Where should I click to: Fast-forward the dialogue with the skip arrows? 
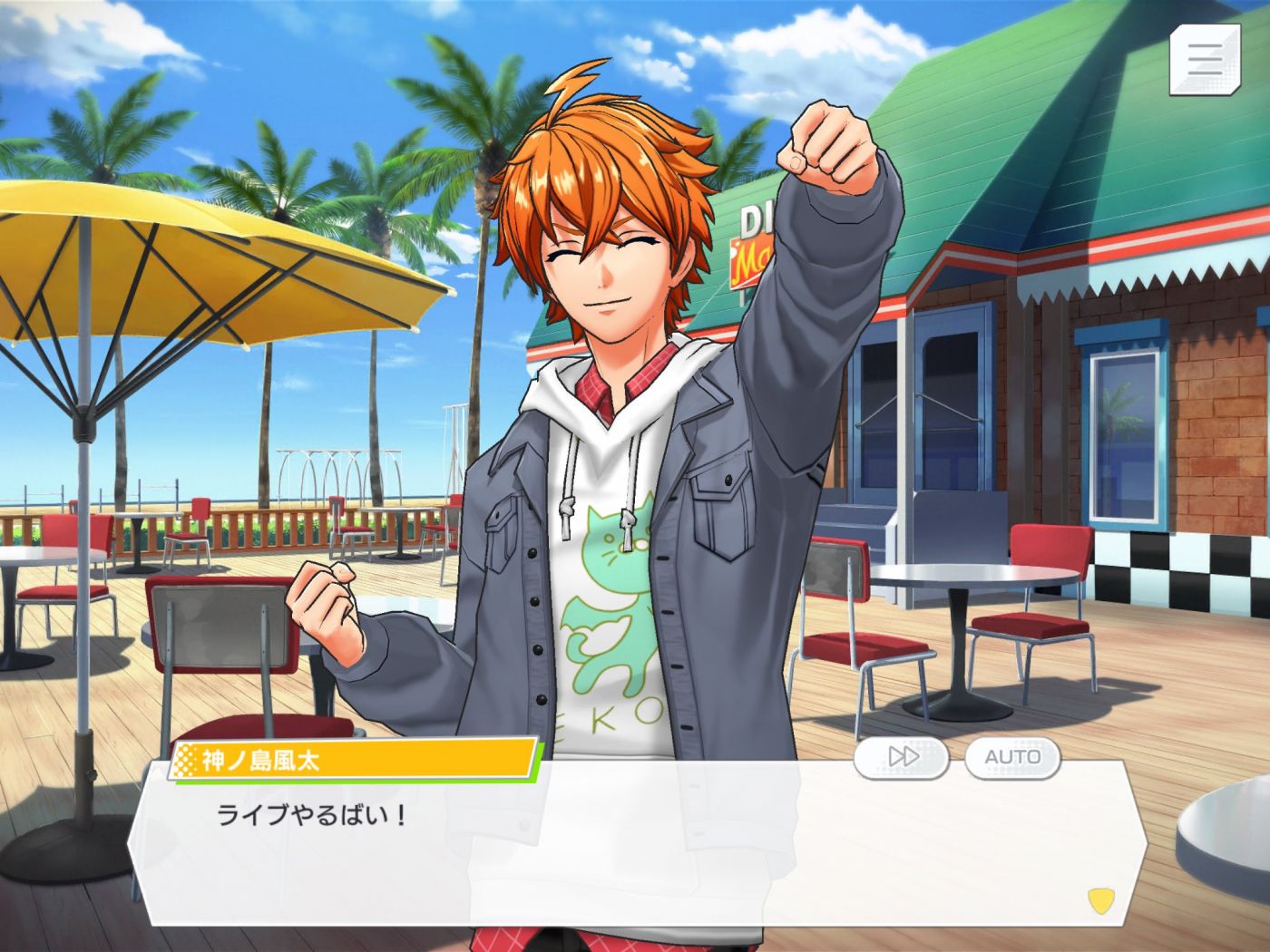coord(902,757)
